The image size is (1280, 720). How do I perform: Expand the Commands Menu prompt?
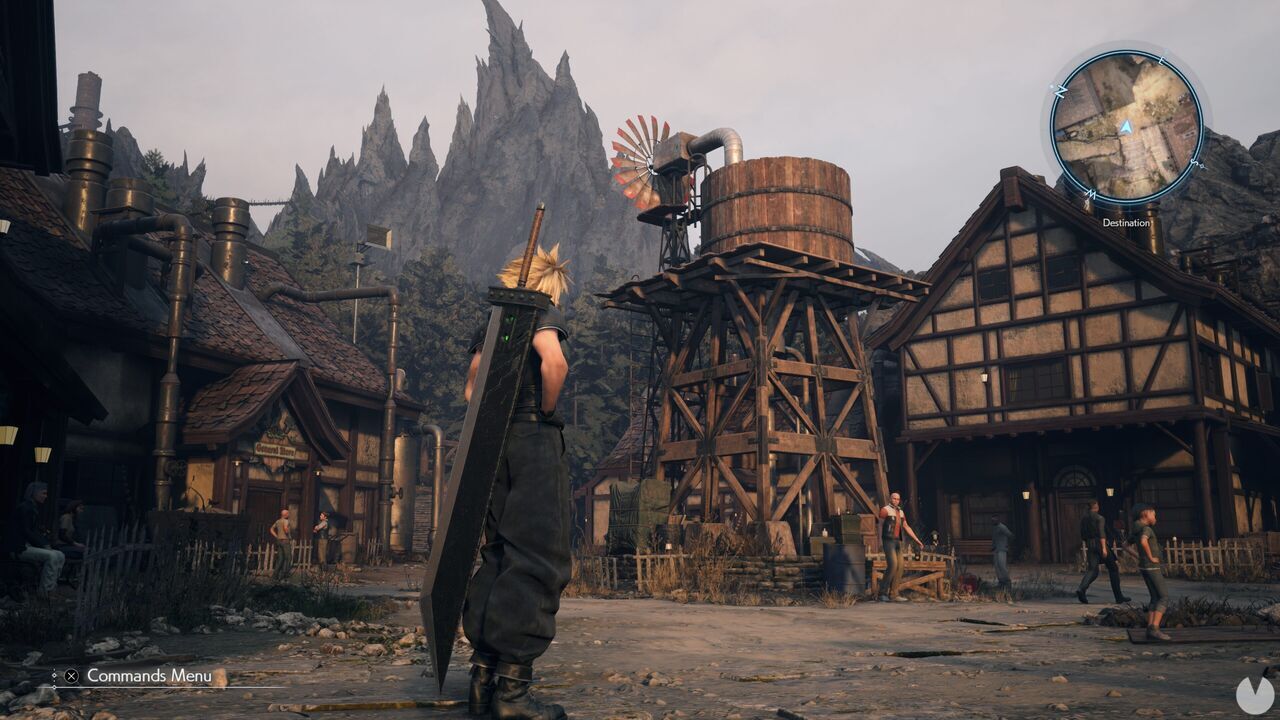[x=150, y=676]
